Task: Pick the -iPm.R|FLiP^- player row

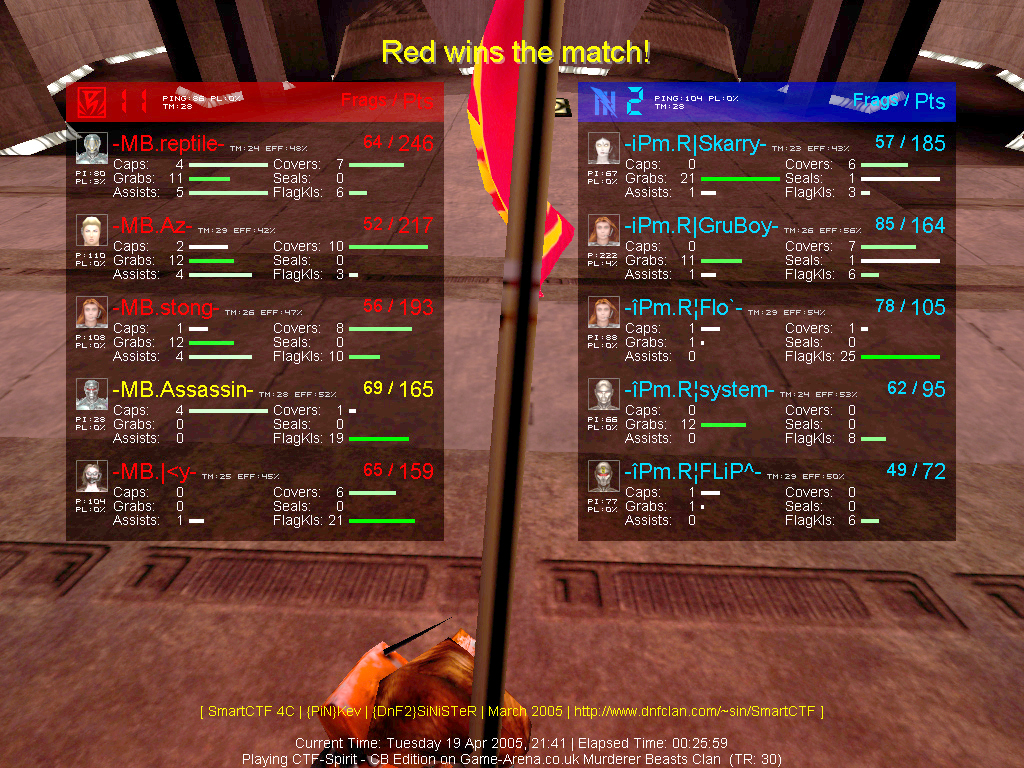Action: (693, 472)
